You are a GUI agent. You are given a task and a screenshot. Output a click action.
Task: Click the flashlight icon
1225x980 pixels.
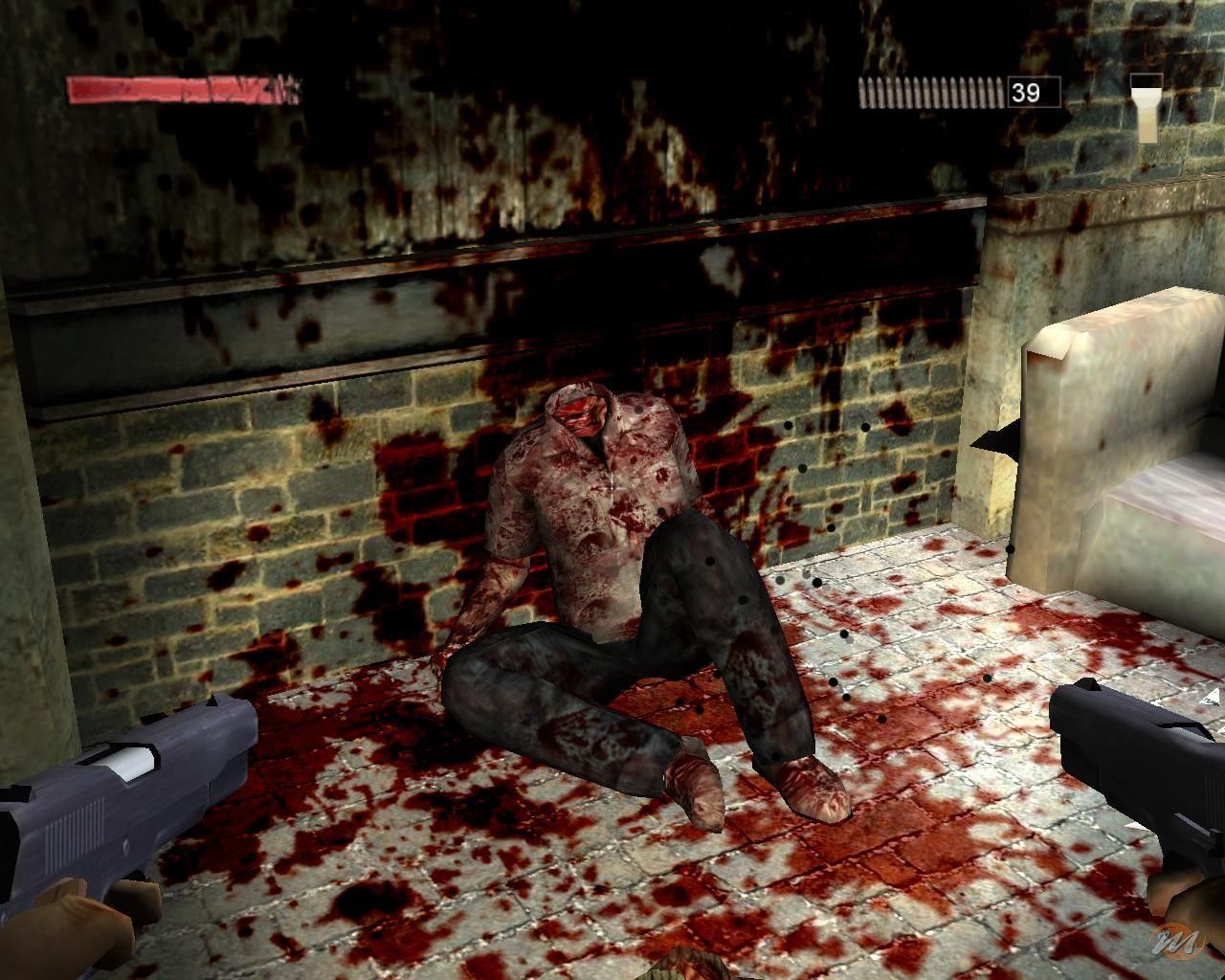coord(1146,108)
